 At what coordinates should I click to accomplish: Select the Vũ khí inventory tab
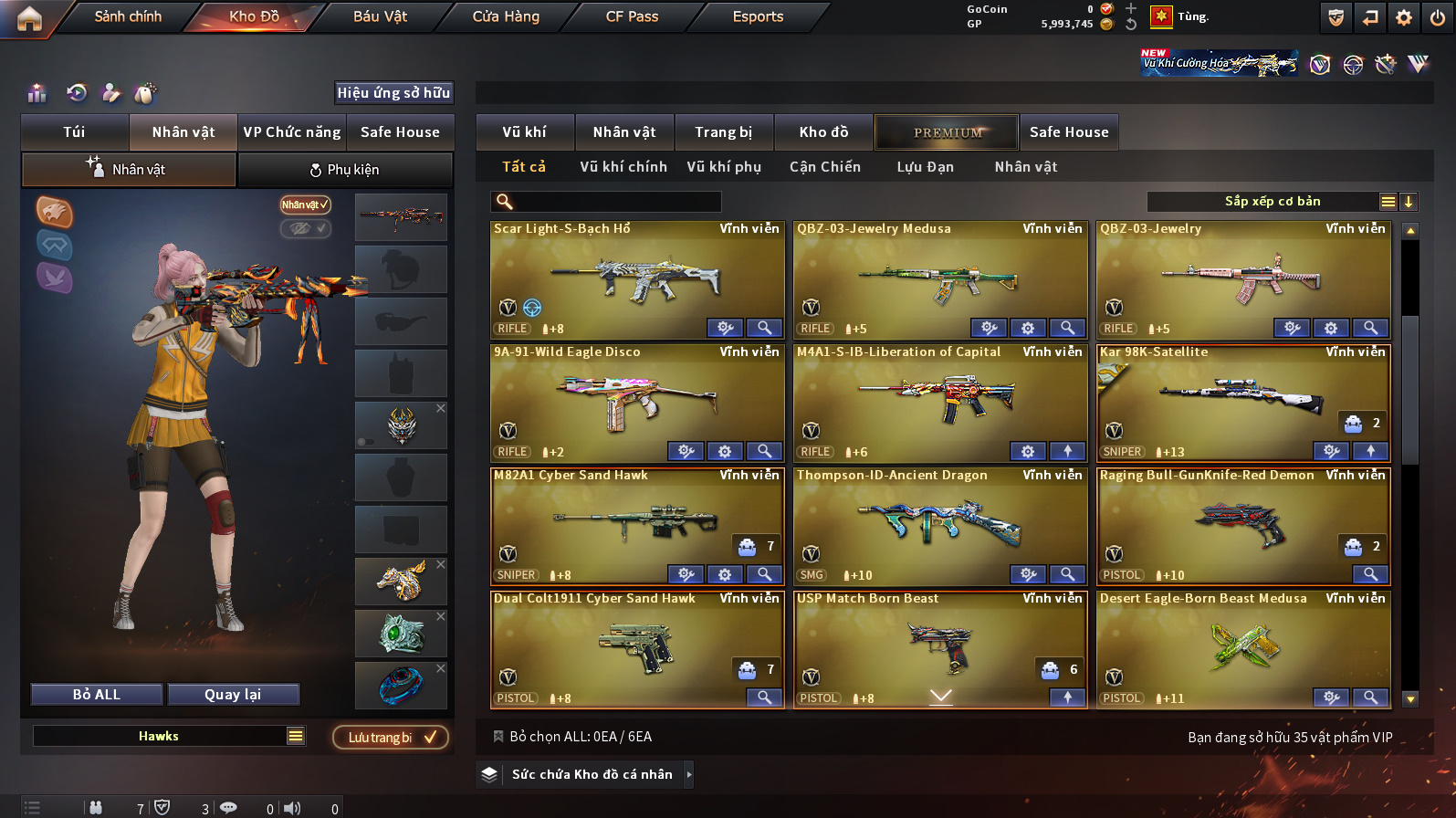525,132
